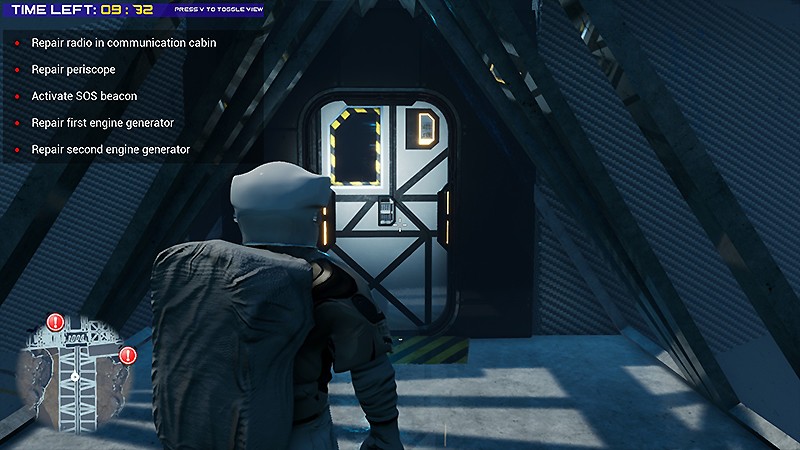Select the Repair periscope objective
Viewport: 800px width, 450px height.
point(74,70)
